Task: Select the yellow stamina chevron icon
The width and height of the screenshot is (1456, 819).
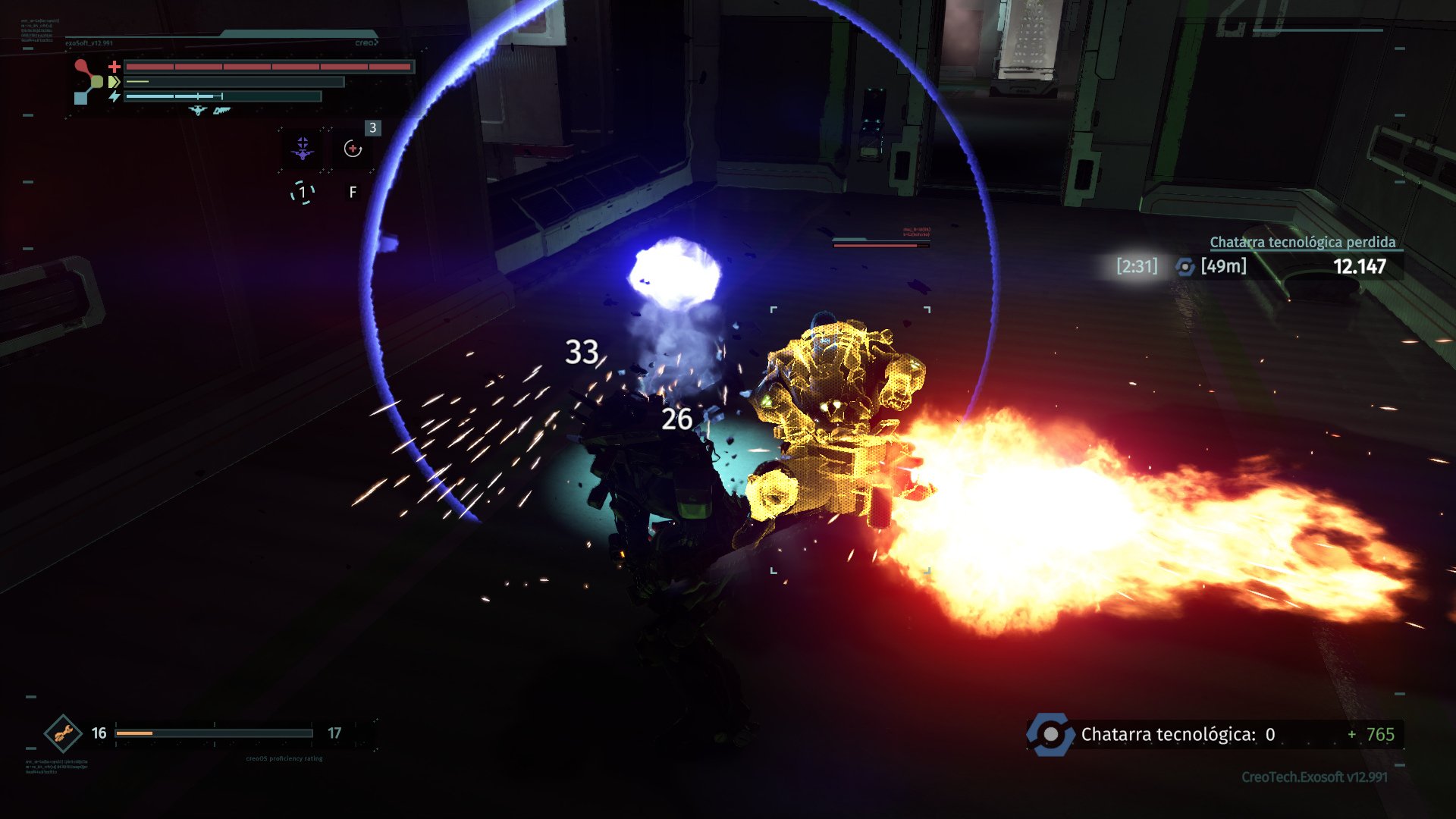Action: coord(114,82)
